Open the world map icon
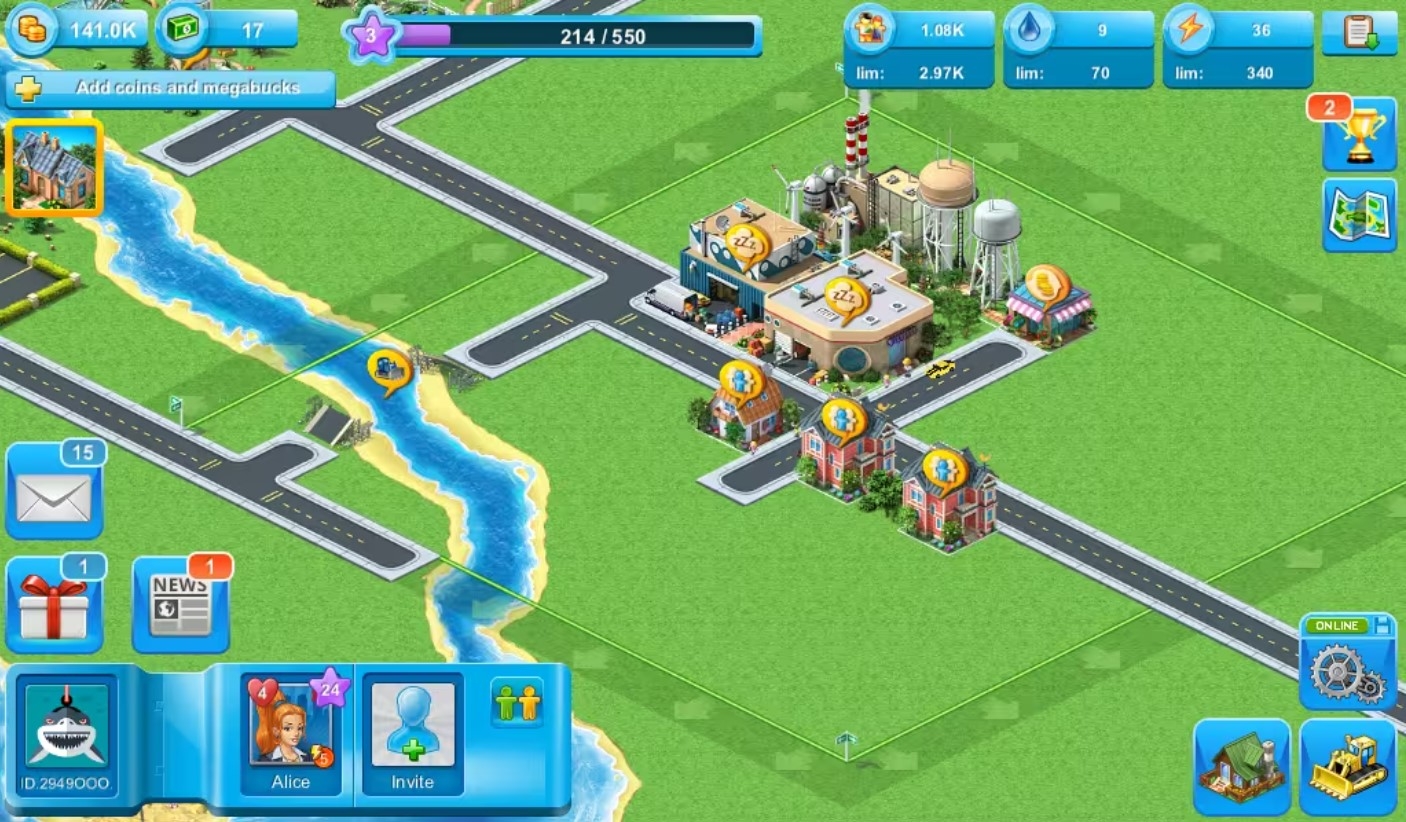The image size is (1406, 822). (1358, 213)
